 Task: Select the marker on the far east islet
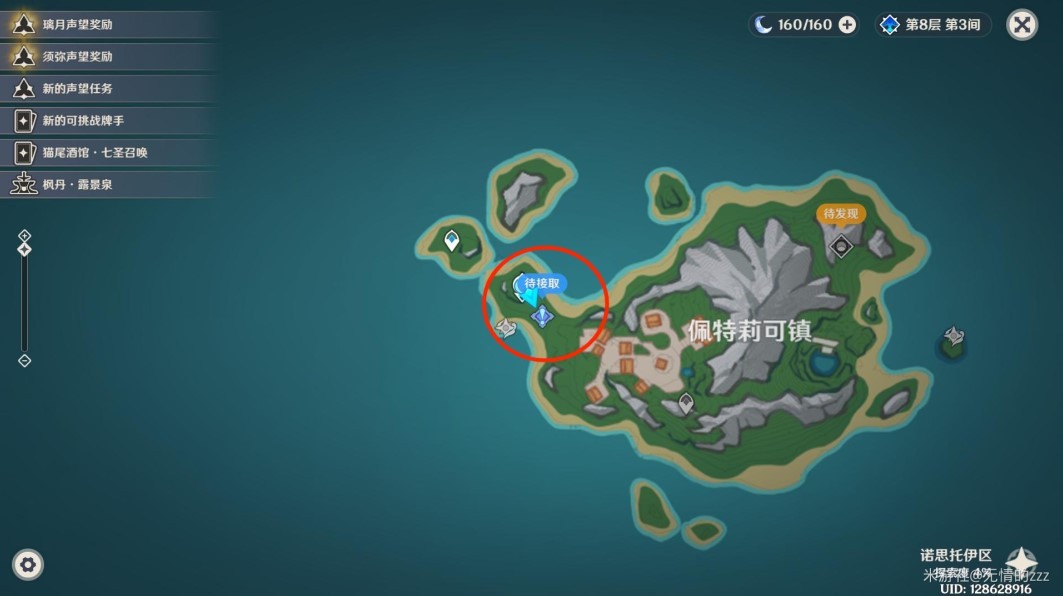click(954, 337)
